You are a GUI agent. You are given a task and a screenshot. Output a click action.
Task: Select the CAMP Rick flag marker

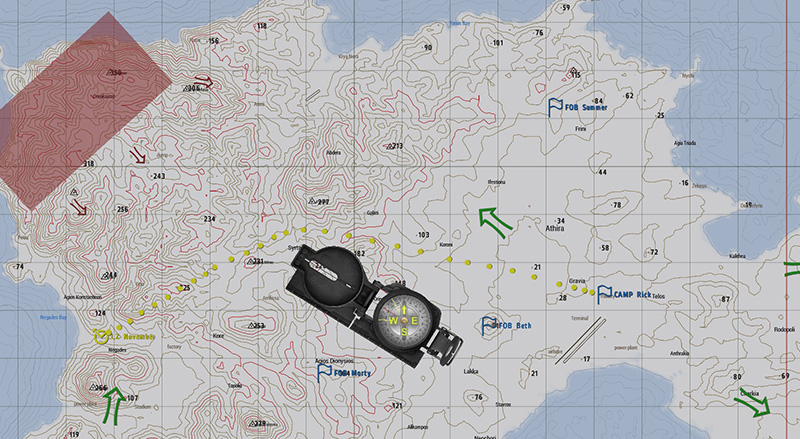pyautogui.click(x=605, y=294)
